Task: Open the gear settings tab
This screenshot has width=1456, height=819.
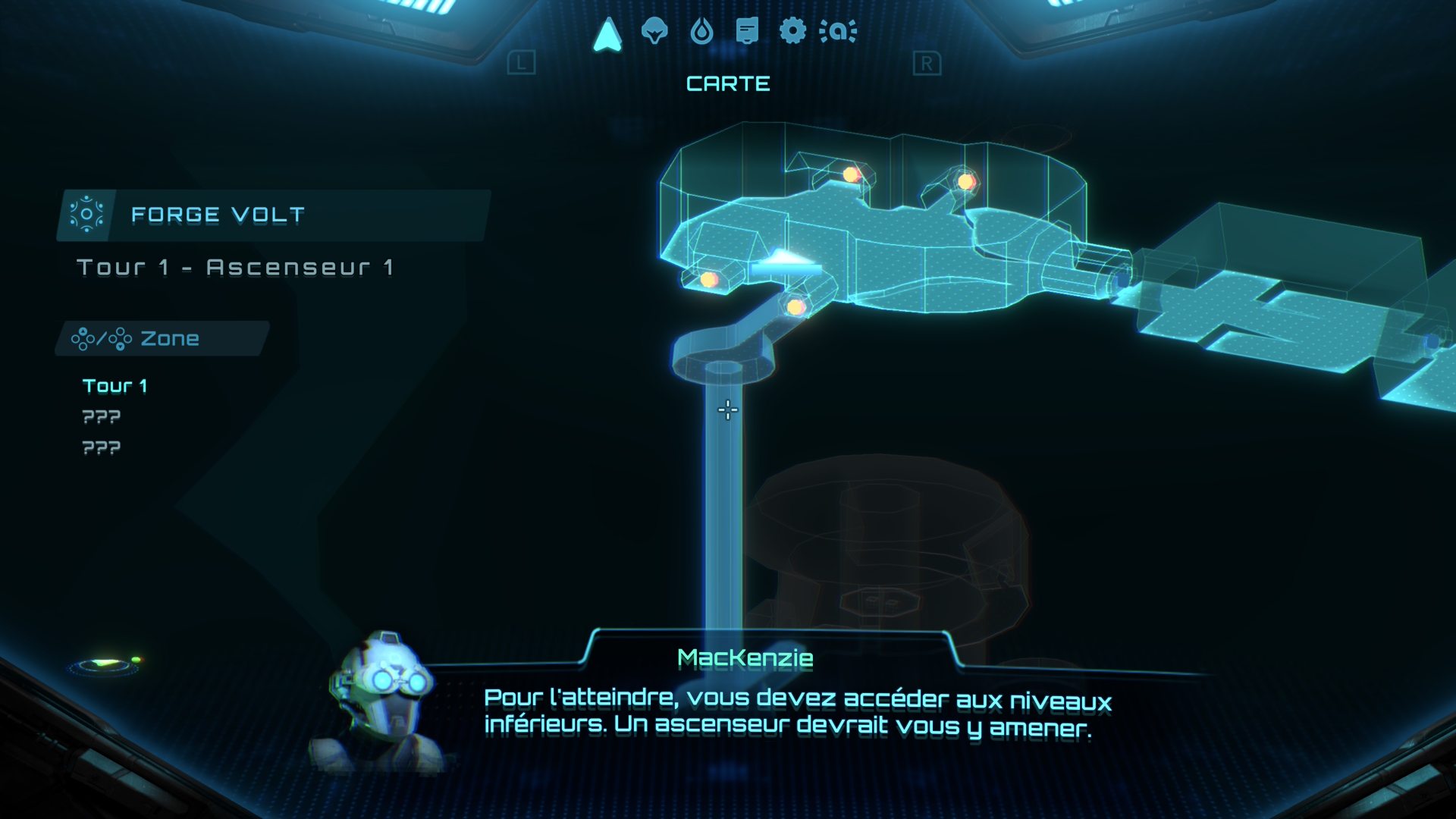Action: pyautogui.click(x=792, y=31)
